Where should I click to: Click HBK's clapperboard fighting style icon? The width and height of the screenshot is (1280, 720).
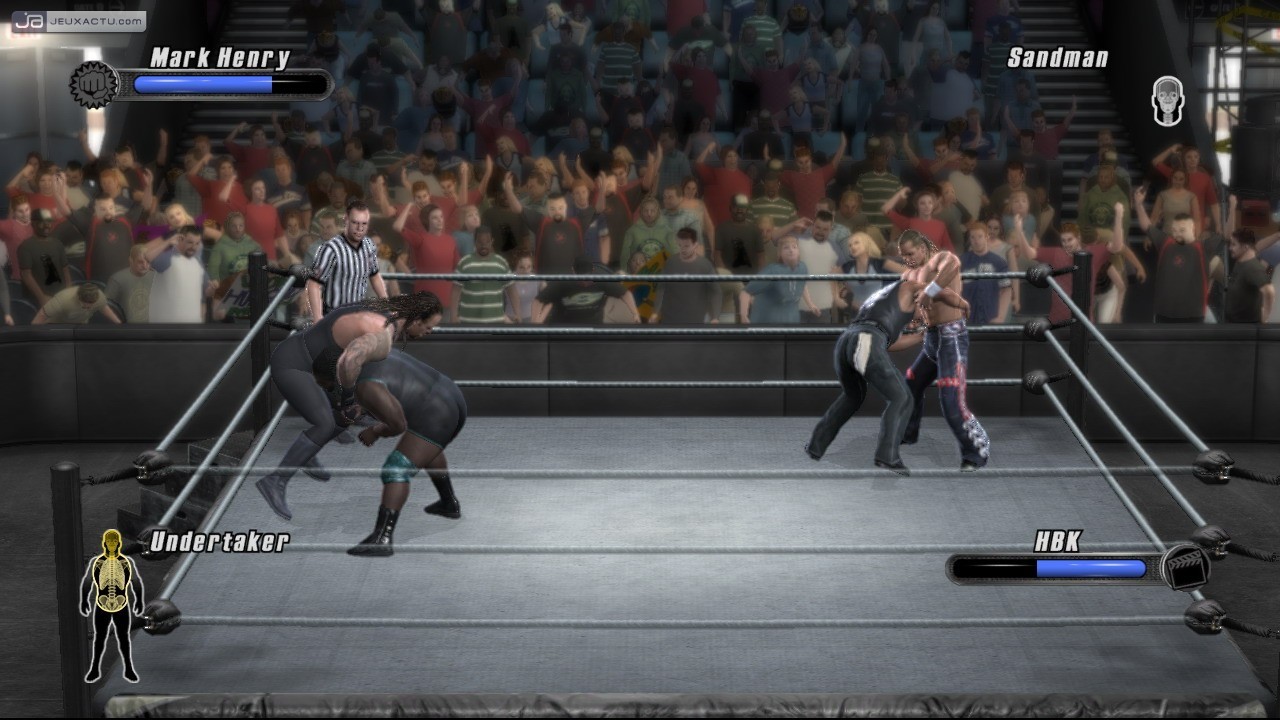point(1186,567)
